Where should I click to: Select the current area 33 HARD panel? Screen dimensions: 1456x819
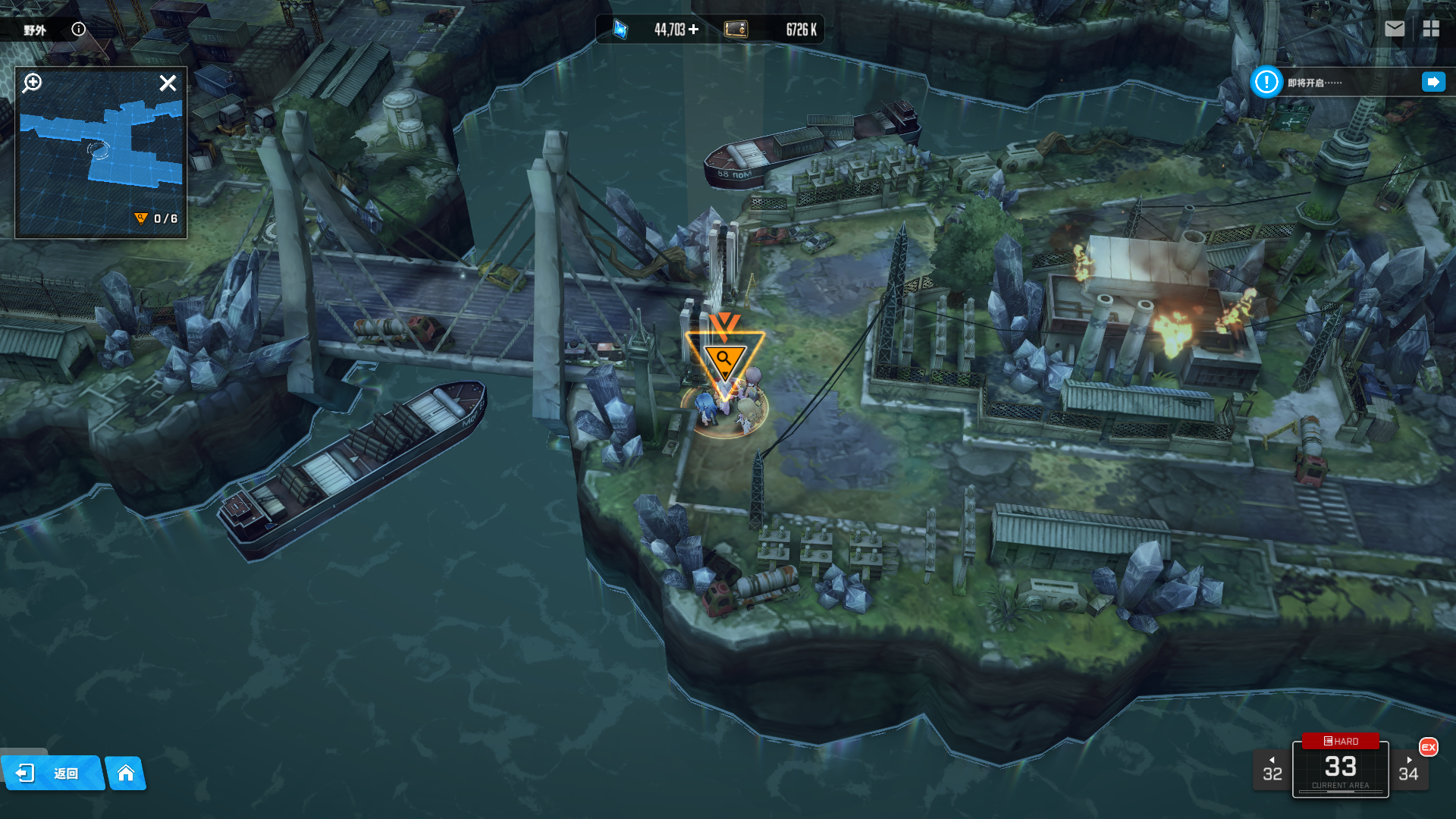point(1340,767)
